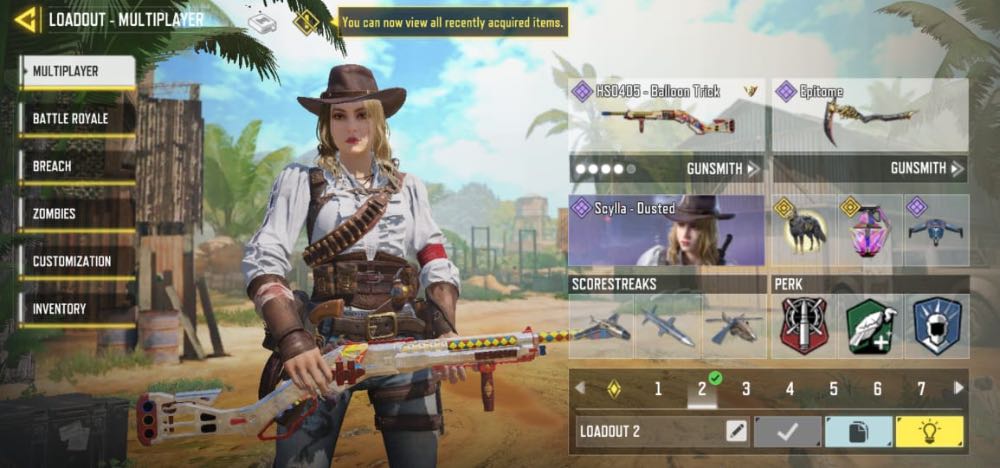Select the HSO405 Balloon Trick primary weapon
This screenshot has height=468, width=1000.
point(666,115)
